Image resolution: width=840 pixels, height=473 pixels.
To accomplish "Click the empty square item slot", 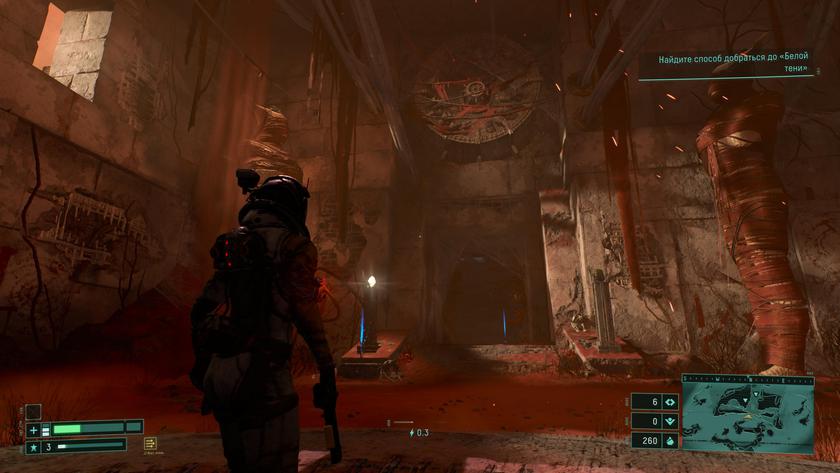I will 33,411.
